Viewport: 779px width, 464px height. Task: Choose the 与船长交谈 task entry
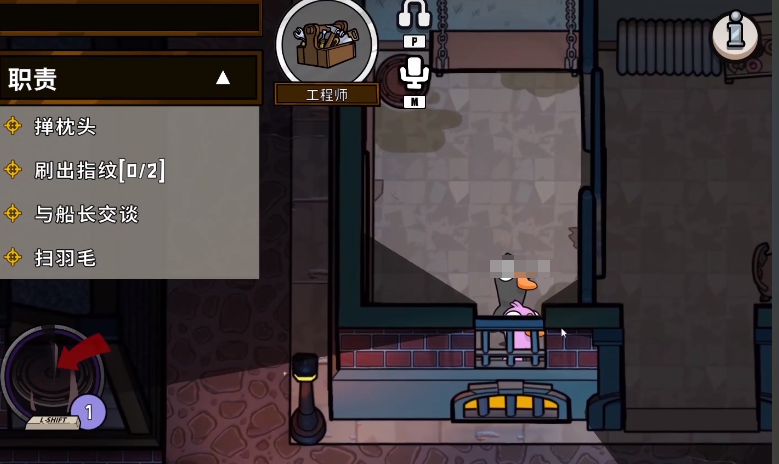pyautogui.click(x=86, y=214)
